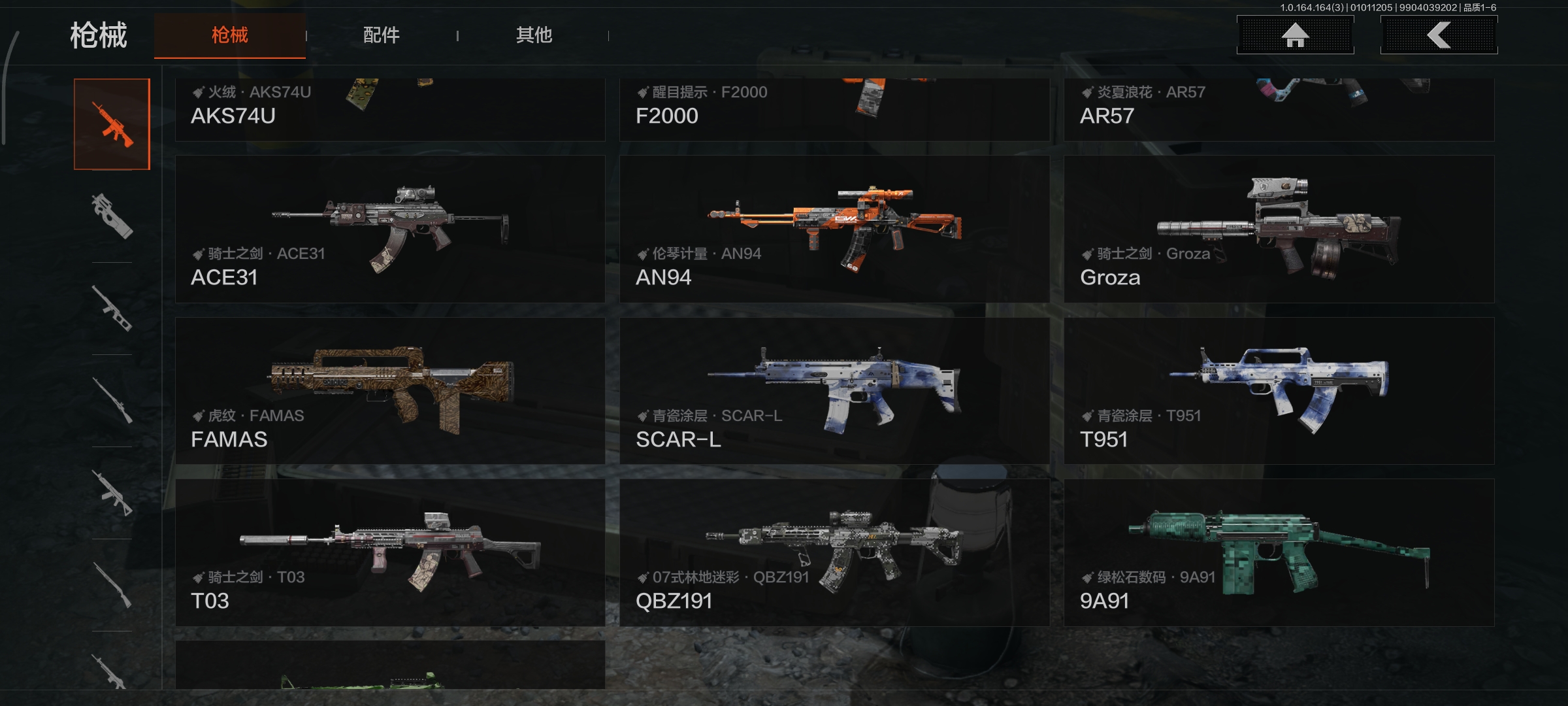This screenshot has height=706, width=1568.
Task: Go back with the arrow button
Action: (x=1439, y=35)
